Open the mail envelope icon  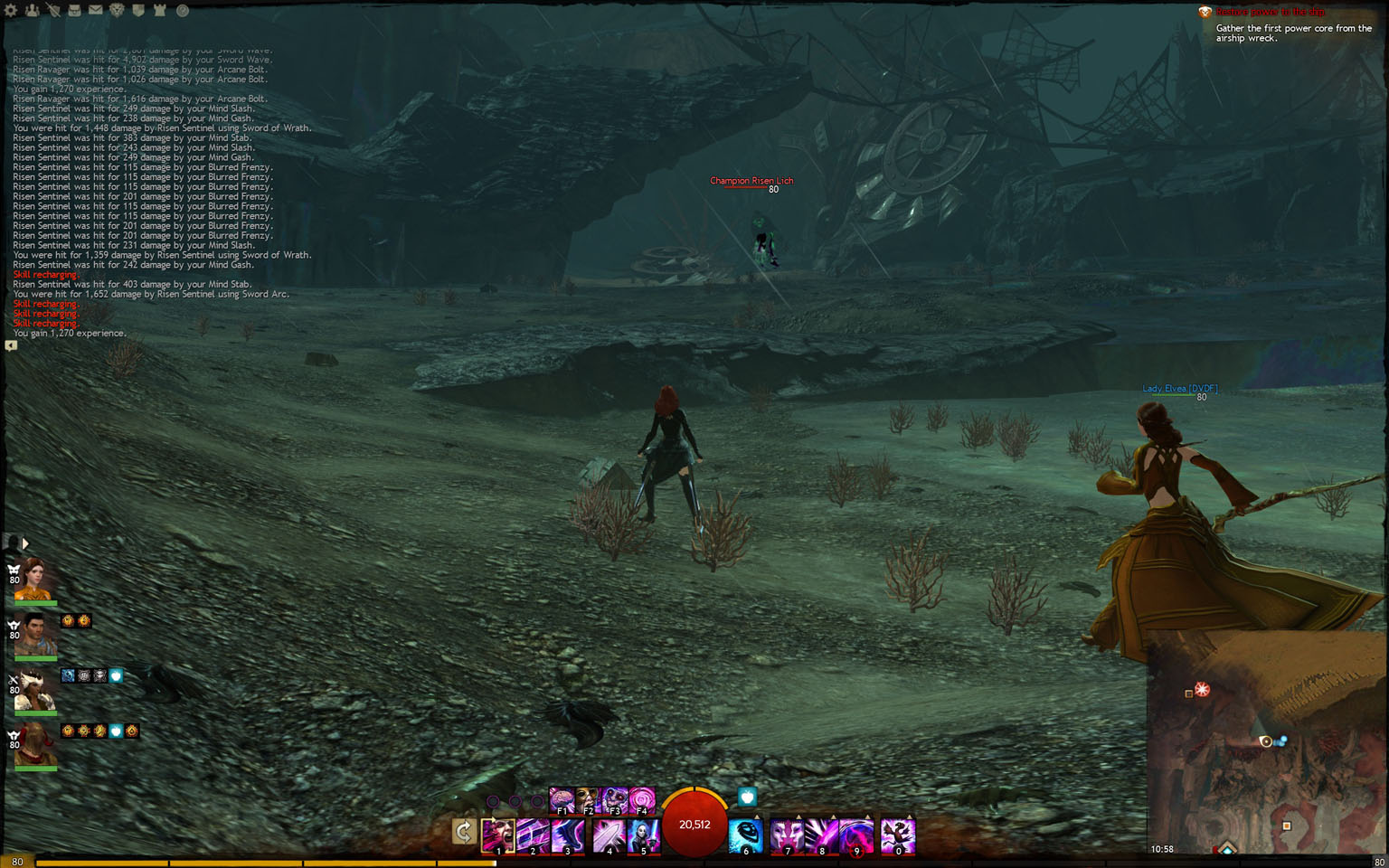(x=95, y=11)
